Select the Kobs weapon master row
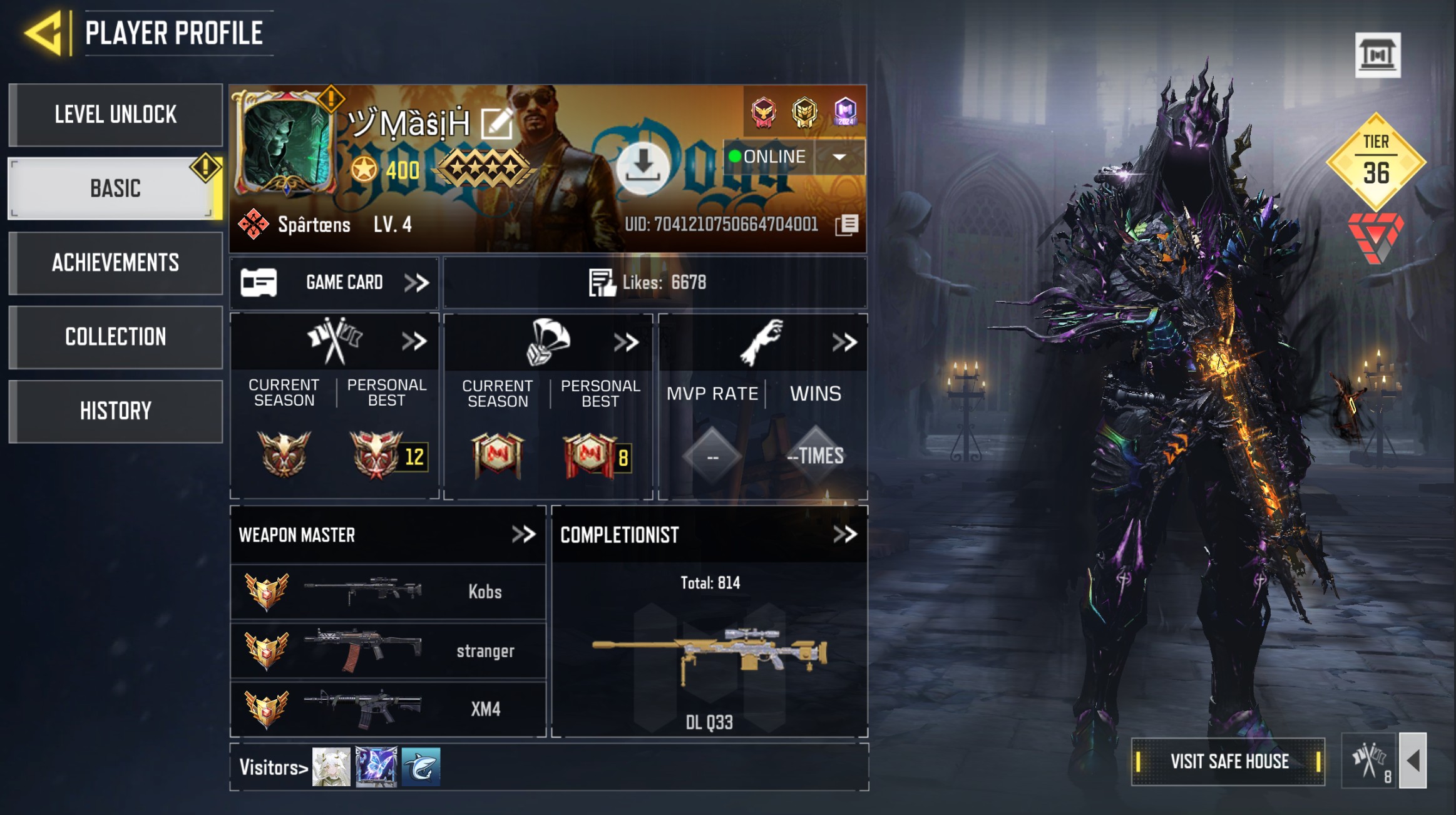The image size is (1456, 815). point(388,592)
